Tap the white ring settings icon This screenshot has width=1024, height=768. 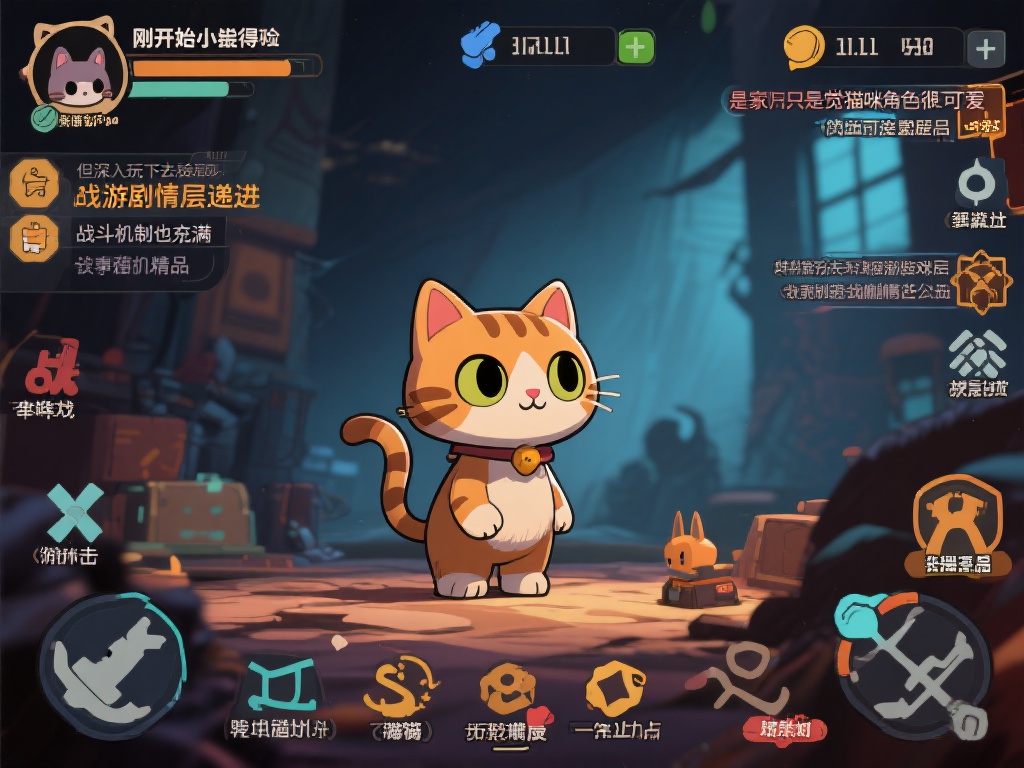tap(975, 185)
